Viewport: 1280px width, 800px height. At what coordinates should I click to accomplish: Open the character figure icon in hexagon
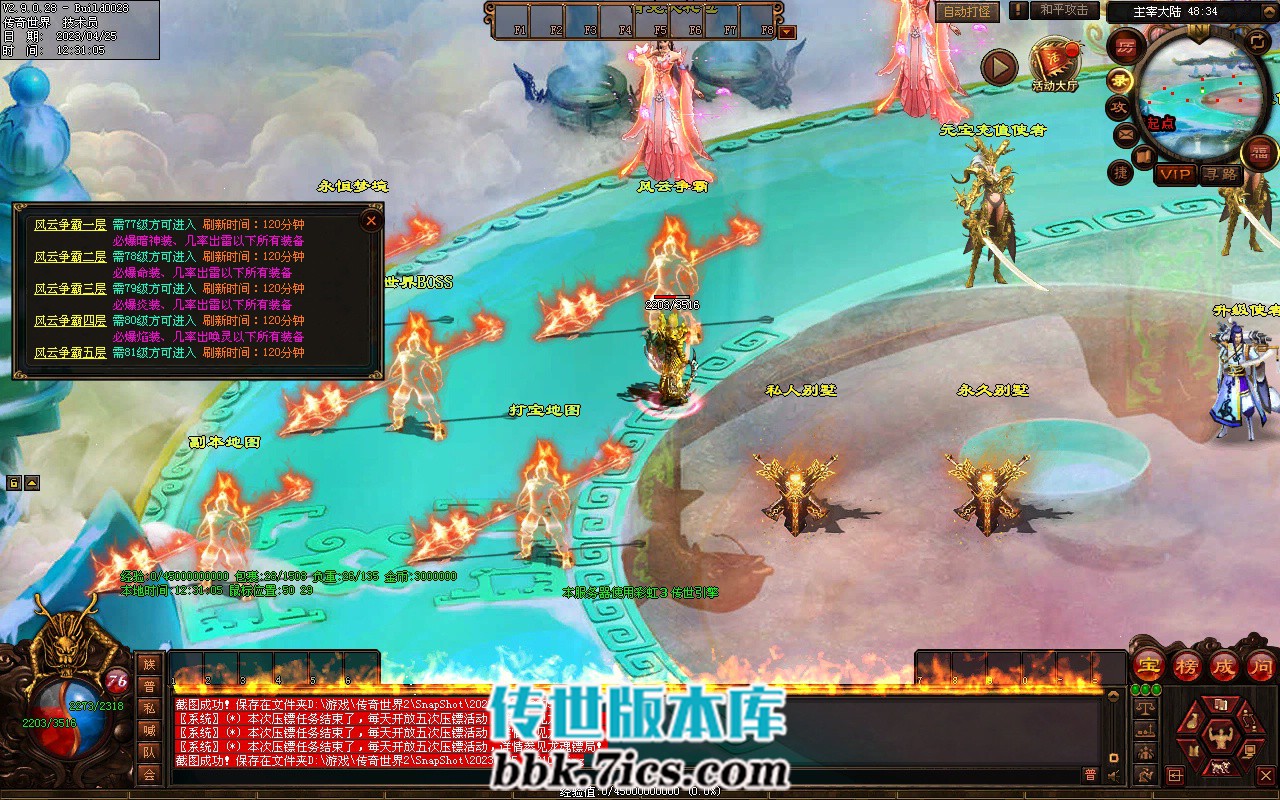coord(1219,738)
